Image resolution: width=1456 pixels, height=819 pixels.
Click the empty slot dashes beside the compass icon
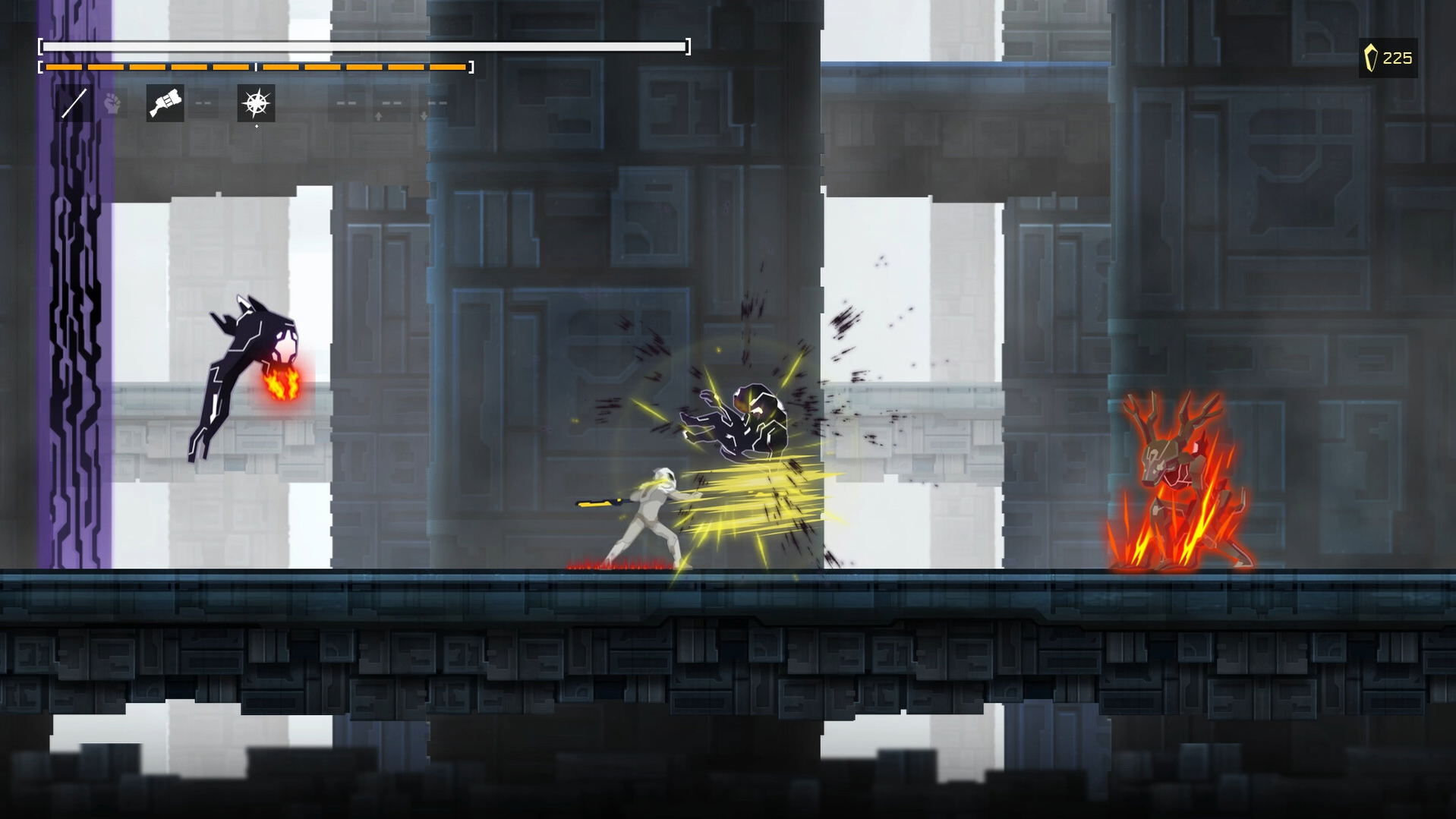(346, 102)
